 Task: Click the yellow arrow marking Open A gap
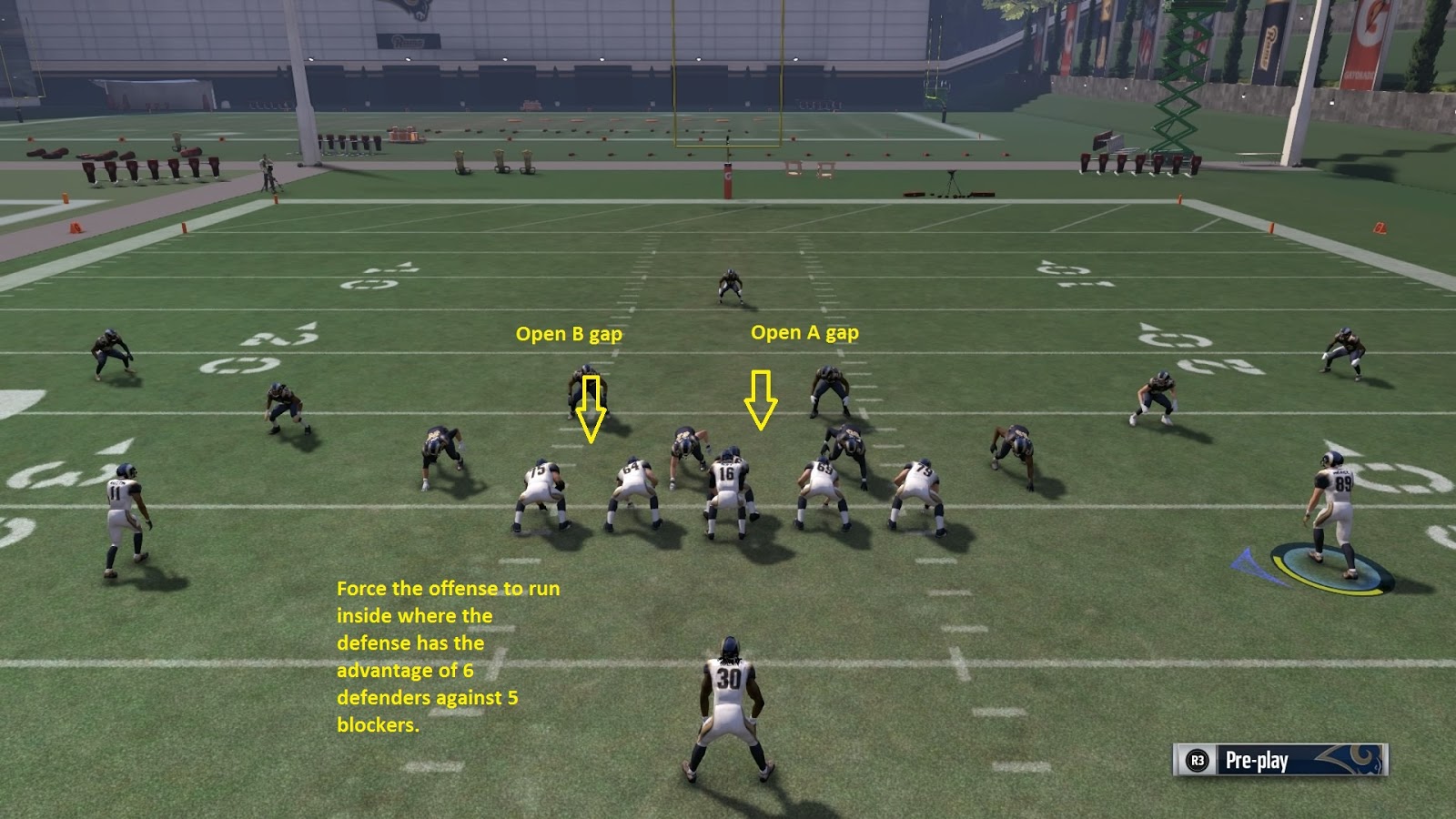[762, 400]
